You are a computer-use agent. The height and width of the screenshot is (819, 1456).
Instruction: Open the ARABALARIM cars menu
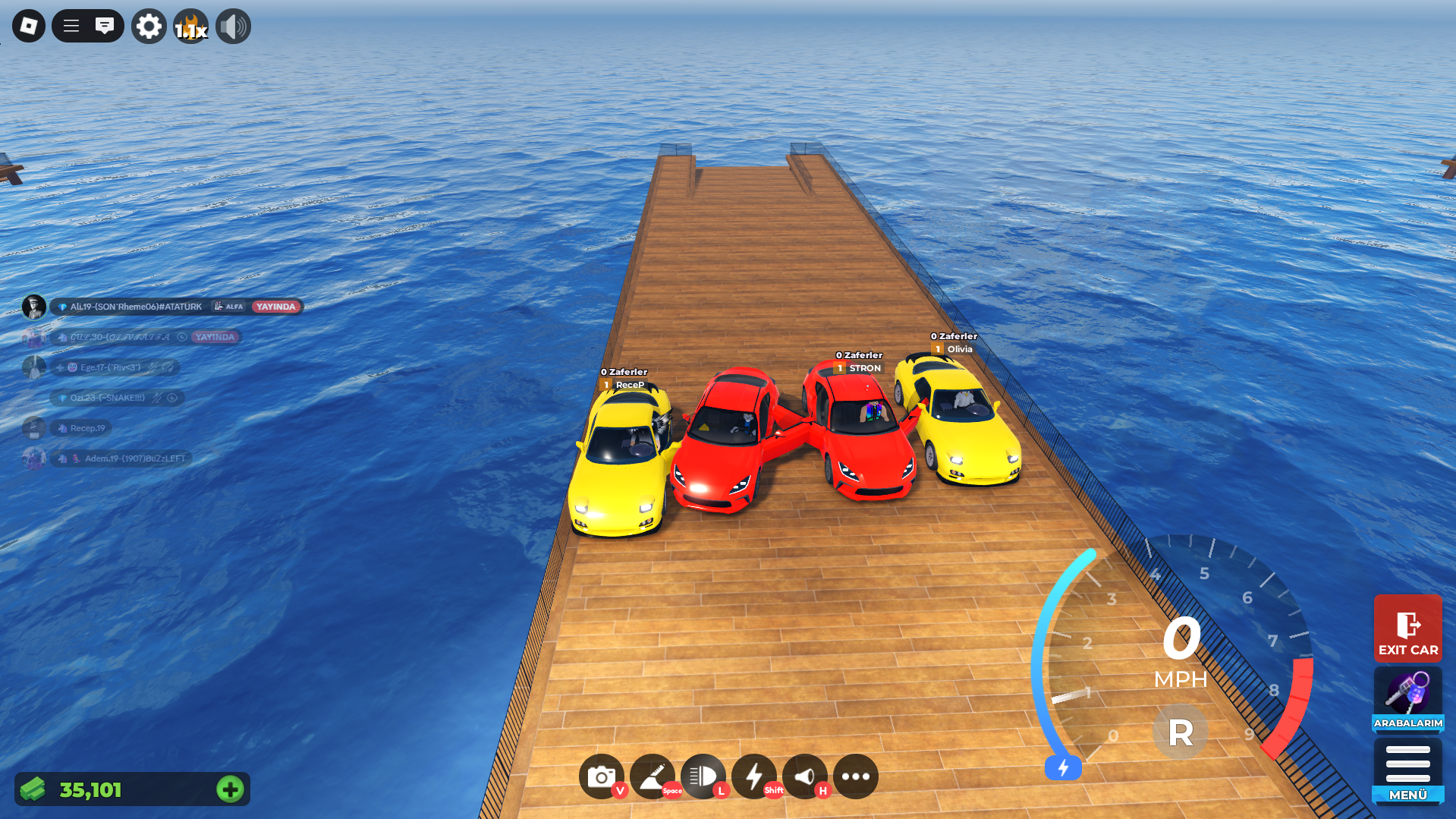click(1407, 699)
